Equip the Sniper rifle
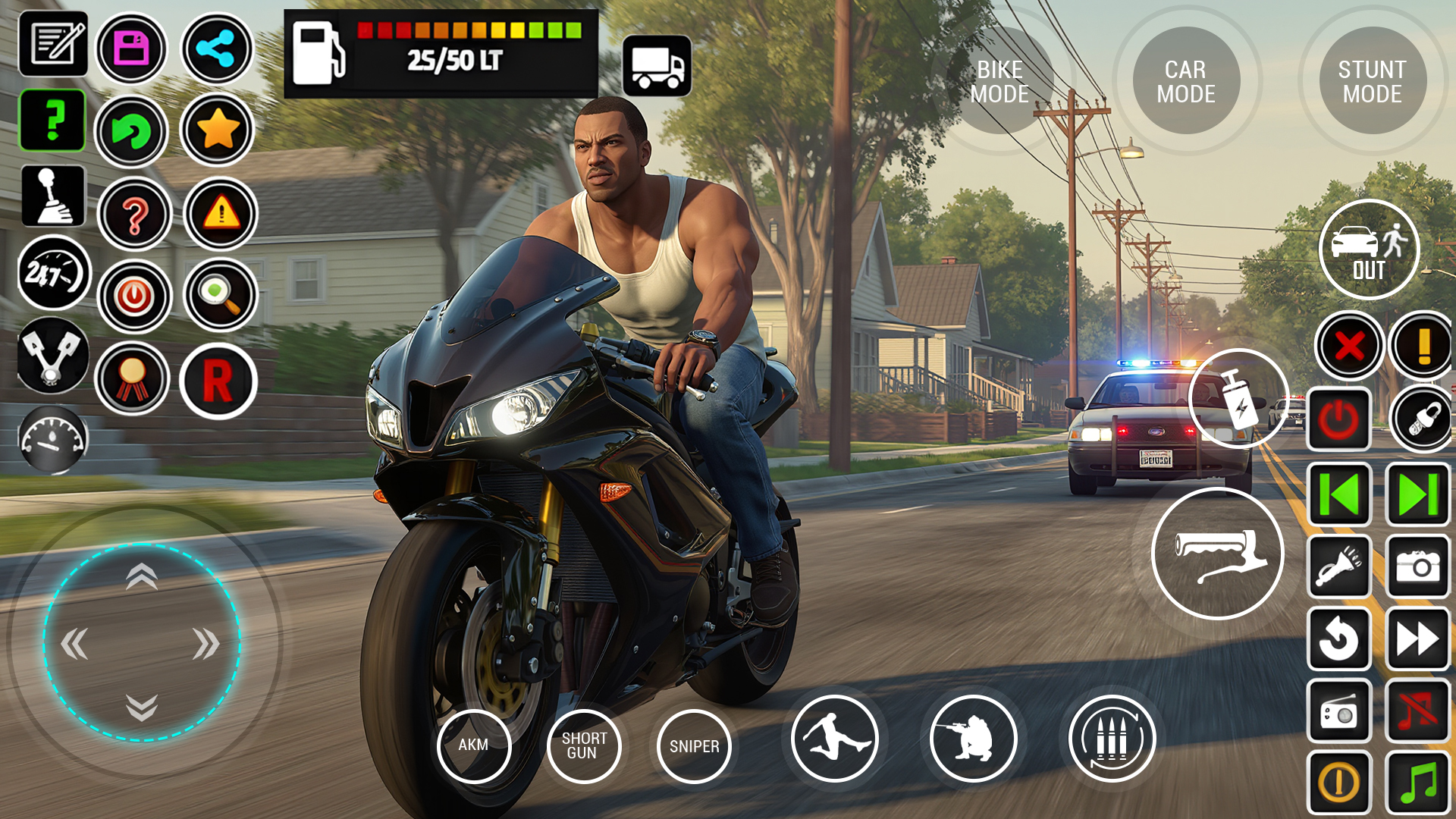The height and width of the screenshot is (819, 1456). (x=694, y=746)
